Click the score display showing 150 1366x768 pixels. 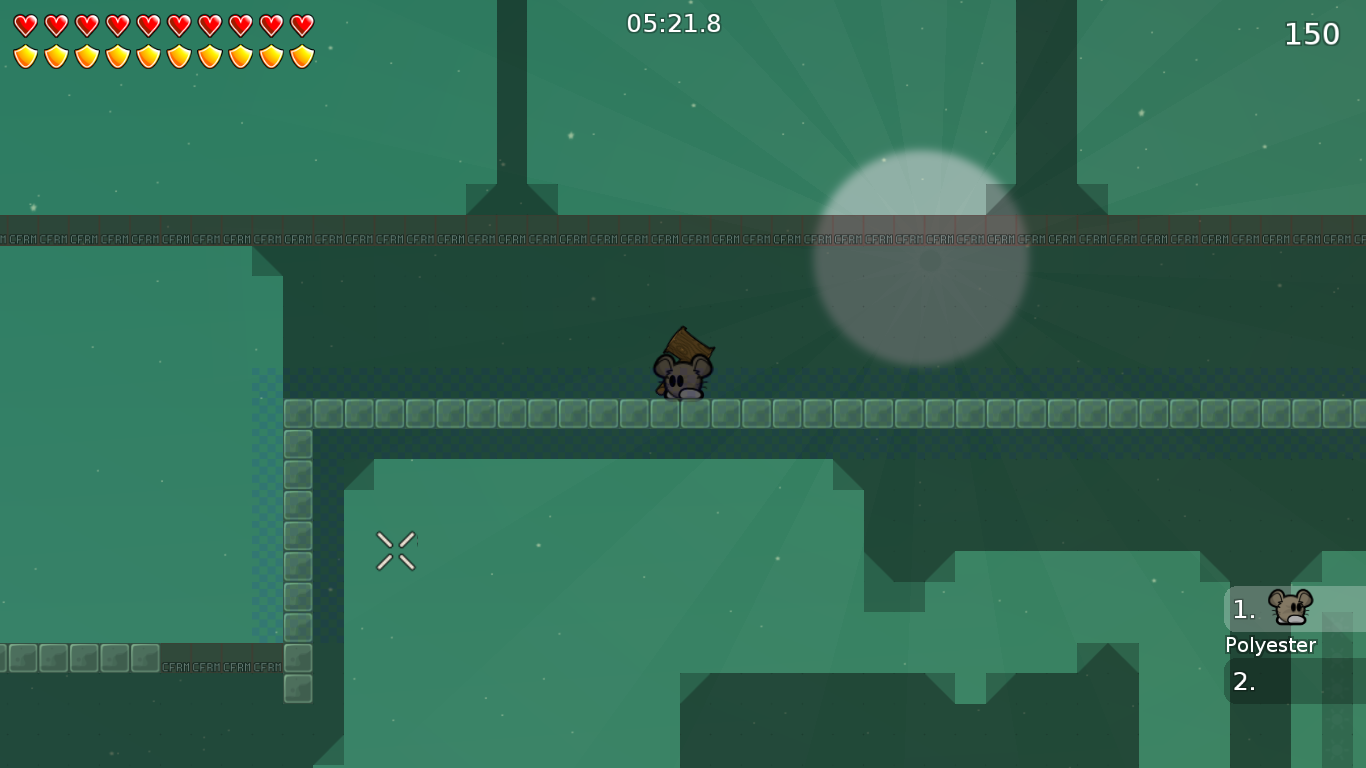[1310, 33]
